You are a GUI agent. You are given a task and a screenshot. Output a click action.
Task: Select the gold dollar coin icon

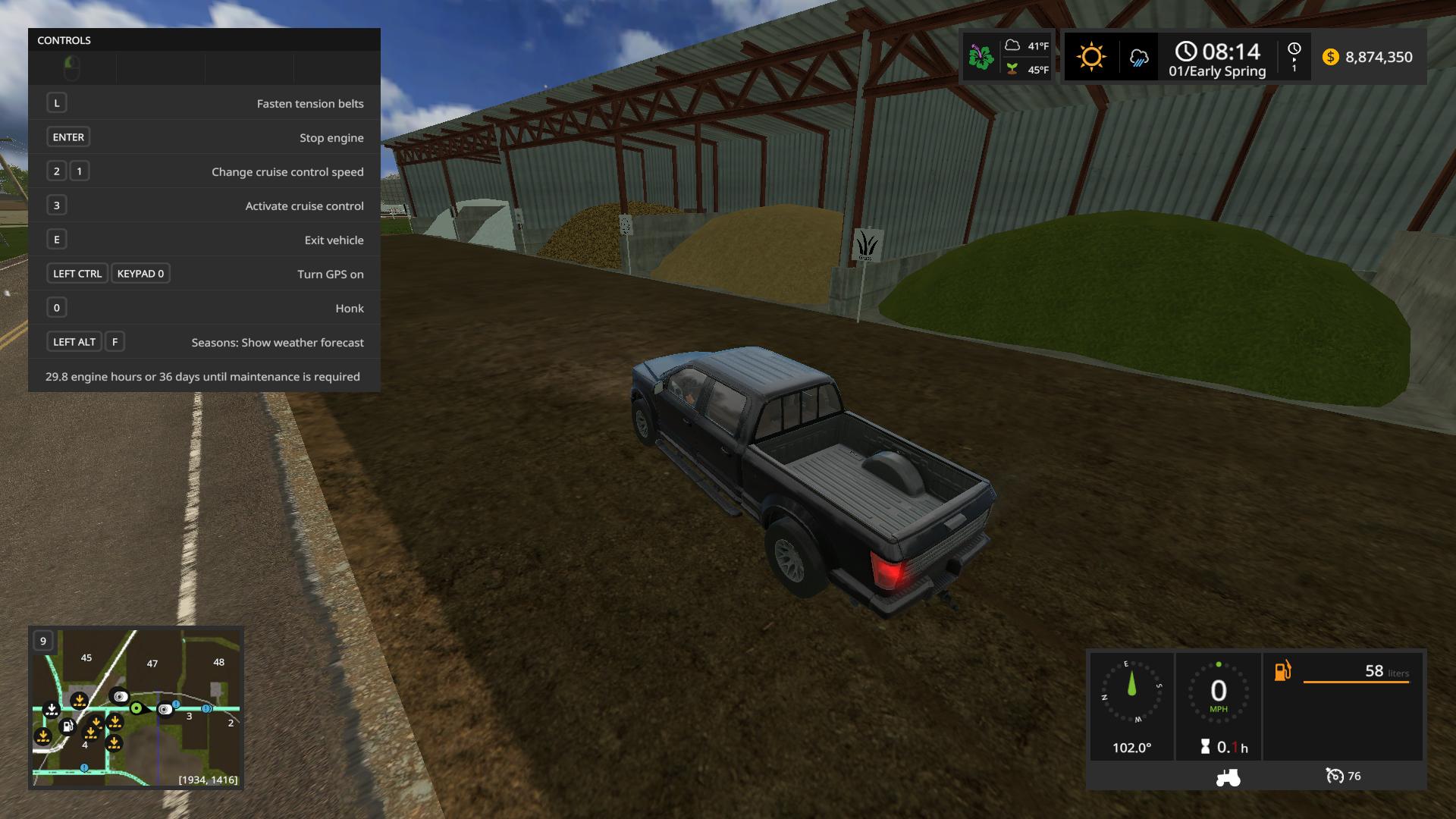(1330, 57)
